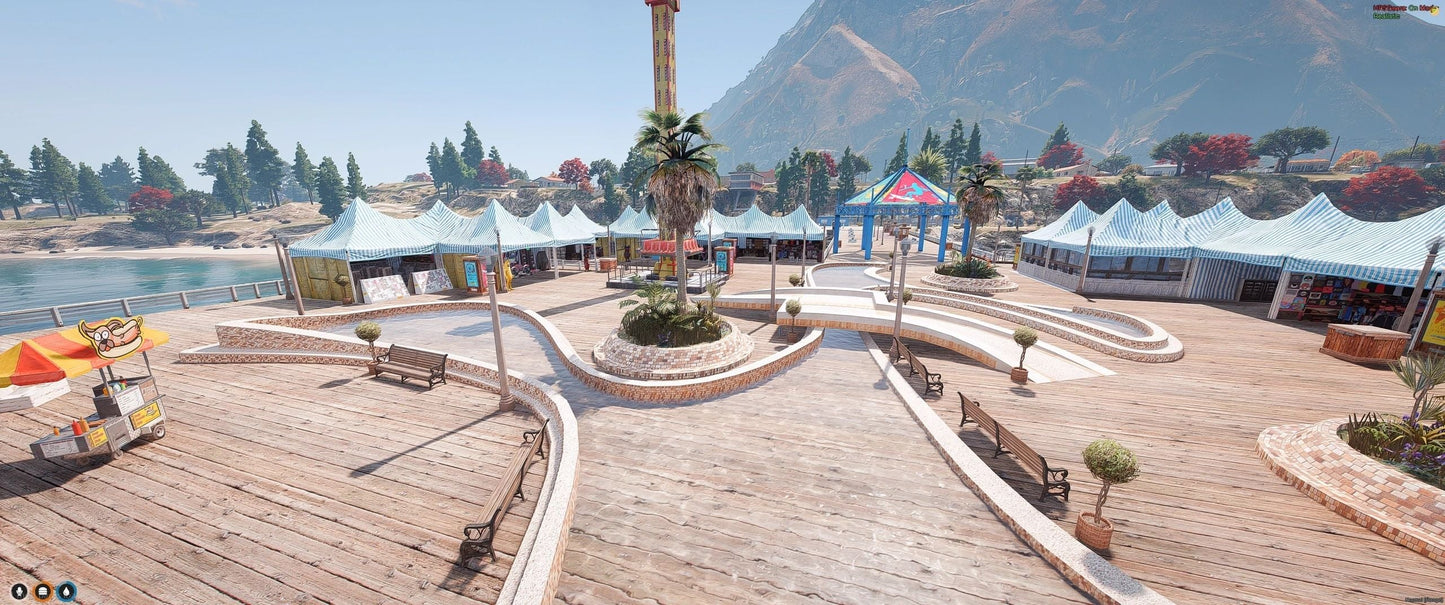This screenshot has height=605, width=1445.
Task: Select the orange burger hunger icon
Action: (x=43, y=591)
